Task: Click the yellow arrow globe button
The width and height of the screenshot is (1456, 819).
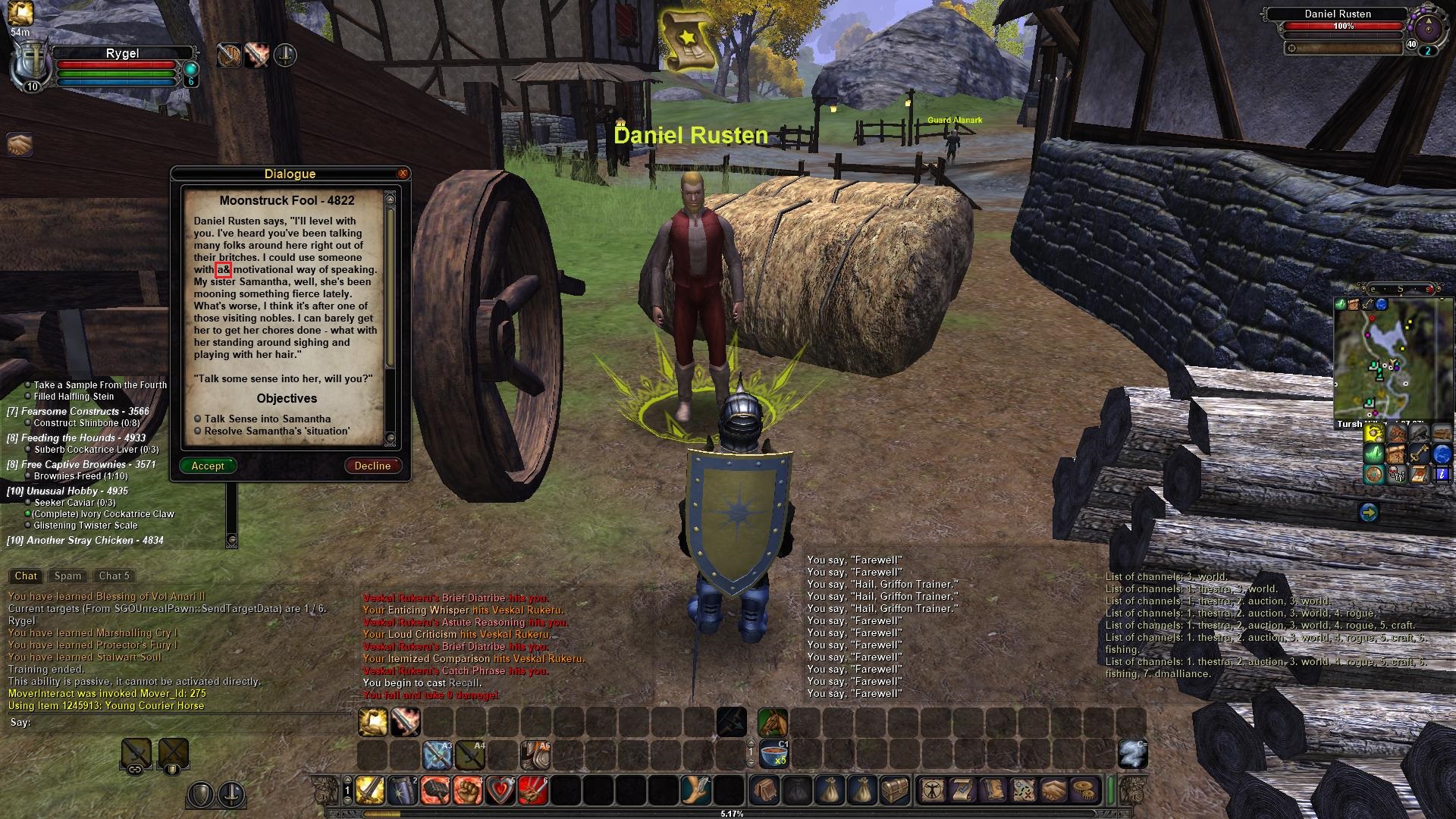Action: 1368,513
